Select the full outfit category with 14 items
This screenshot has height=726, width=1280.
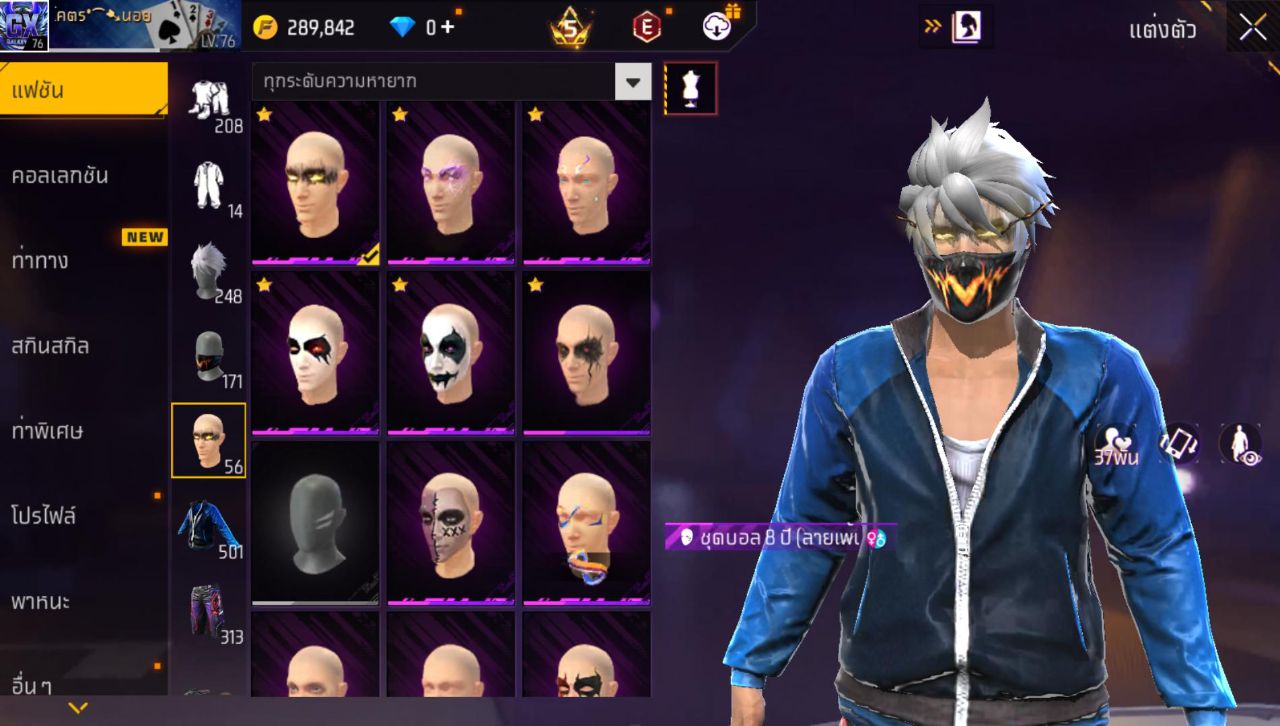coord(210,180)
